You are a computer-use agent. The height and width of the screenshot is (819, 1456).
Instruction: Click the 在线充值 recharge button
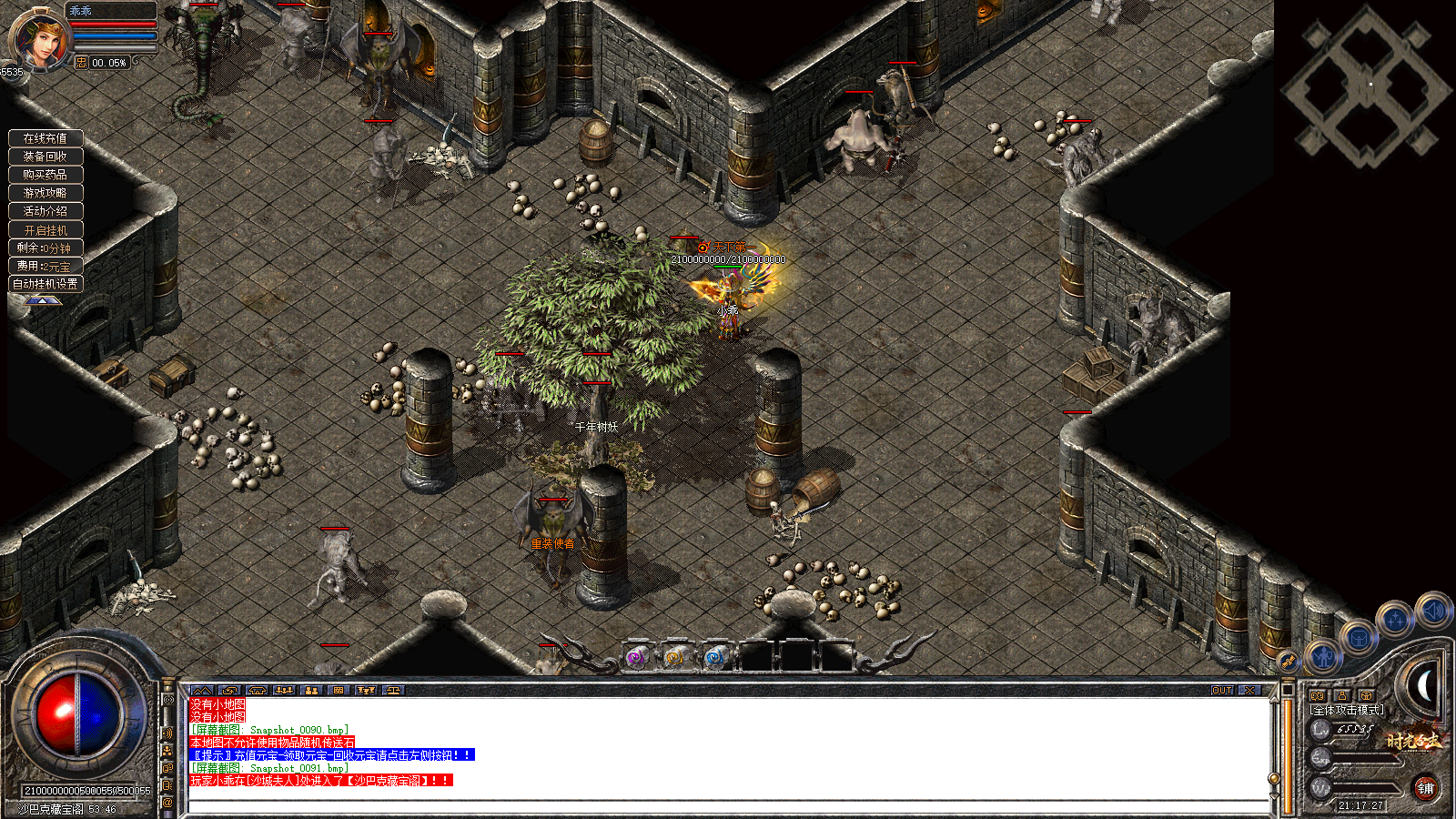(45, 138)
